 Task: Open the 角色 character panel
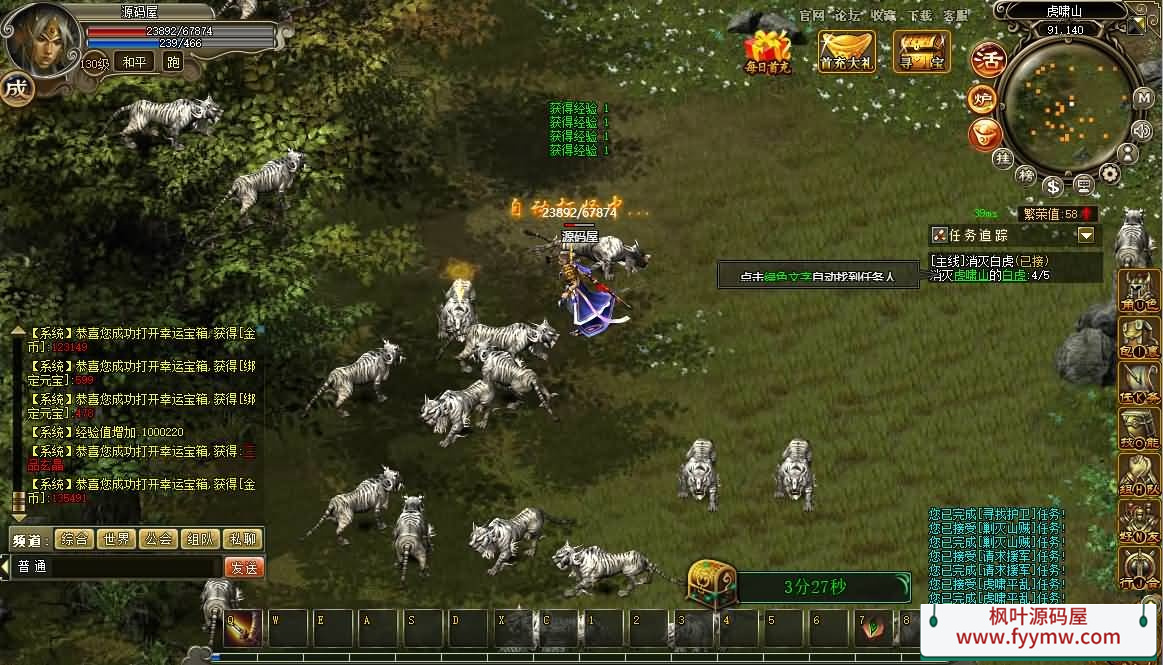pyautogui.click(x=1139, y=290)
